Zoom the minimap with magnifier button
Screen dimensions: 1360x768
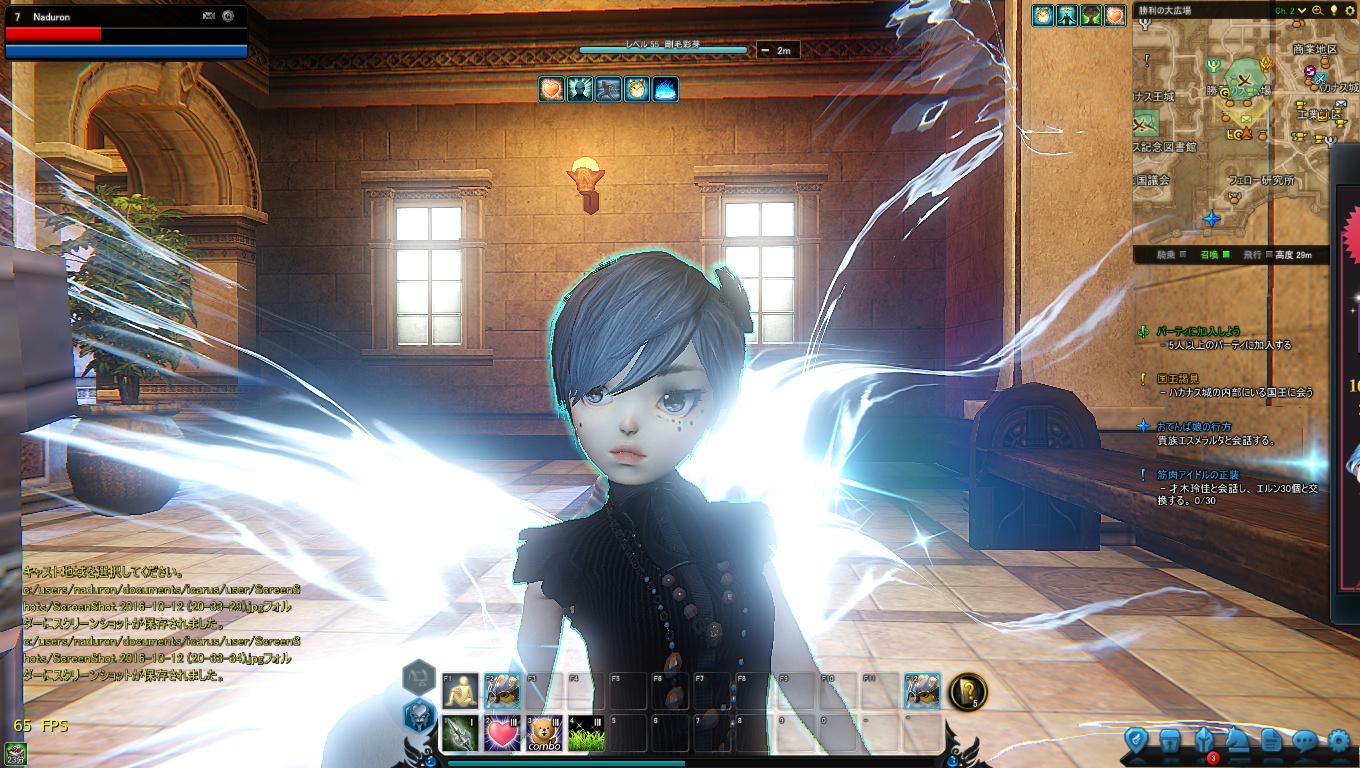pos(1318,11)
